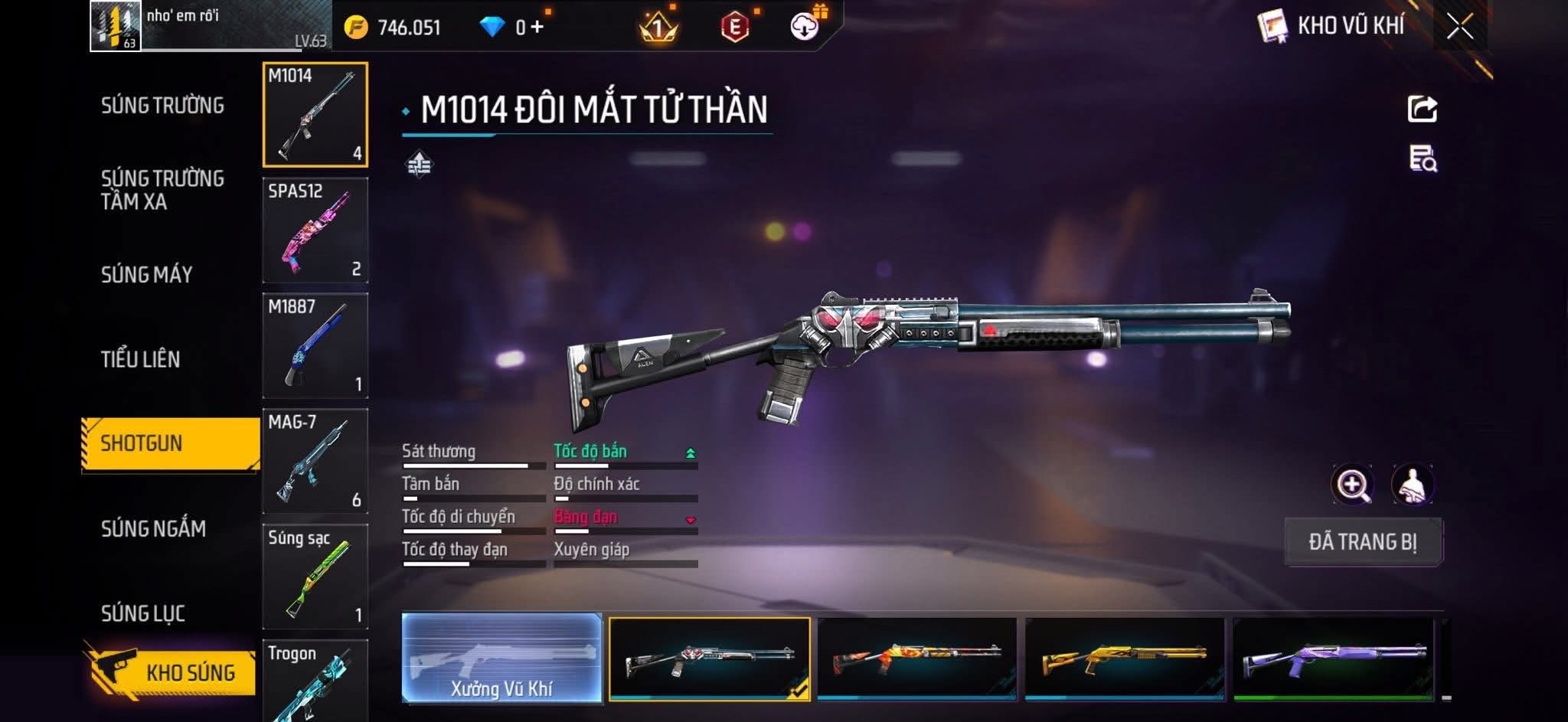This screenshot has width=1568, height=722.
Task: Choose the Tiểu Liên category
Action: [140, 359]
